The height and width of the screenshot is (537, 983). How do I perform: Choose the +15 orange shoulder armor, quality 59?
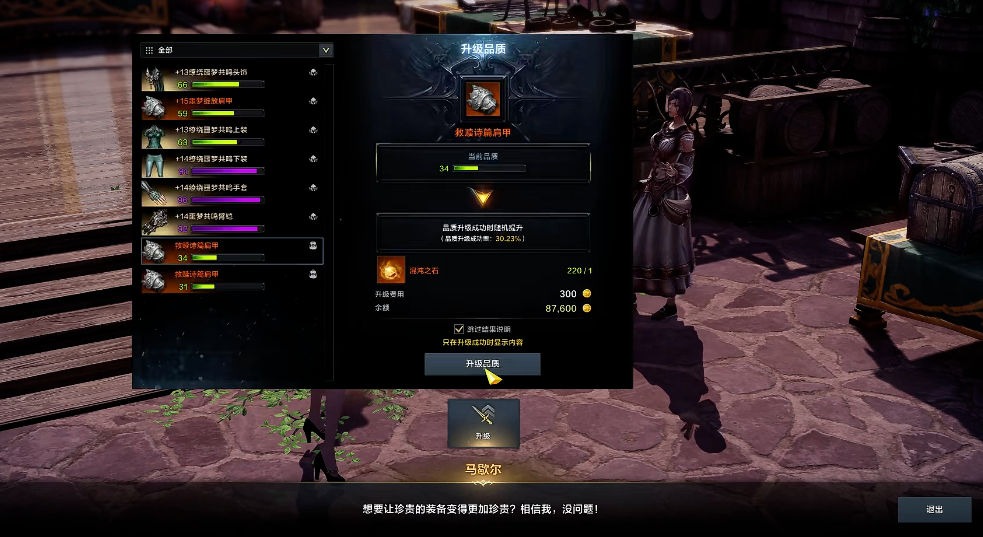point(232,106)
